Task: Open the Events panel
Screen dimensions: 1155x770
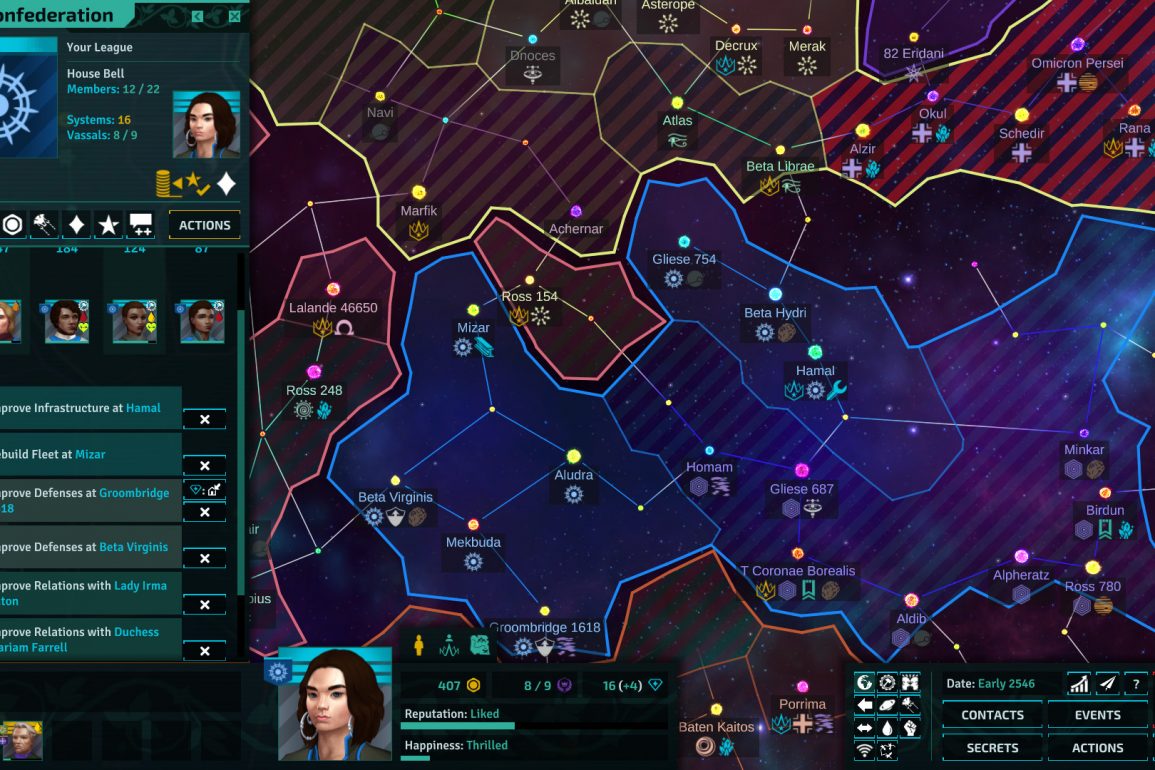Action: click(1097, 715)
